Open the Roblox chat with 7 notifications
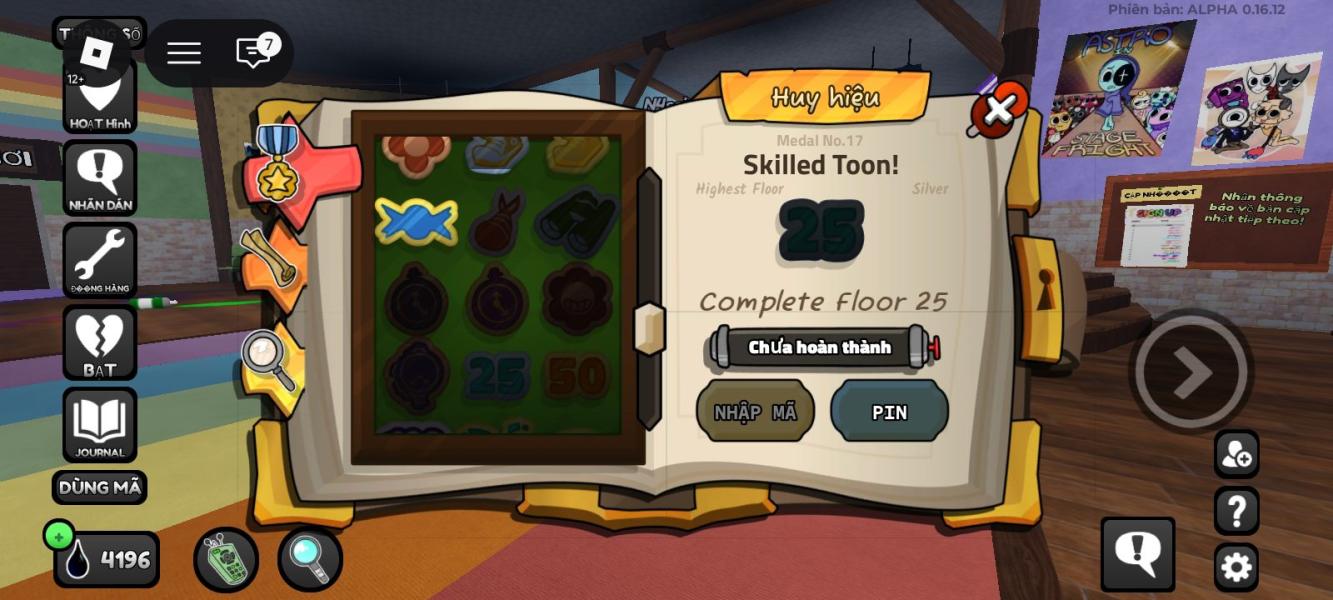The image size is (1333, 600). click(x=254, y=53)
